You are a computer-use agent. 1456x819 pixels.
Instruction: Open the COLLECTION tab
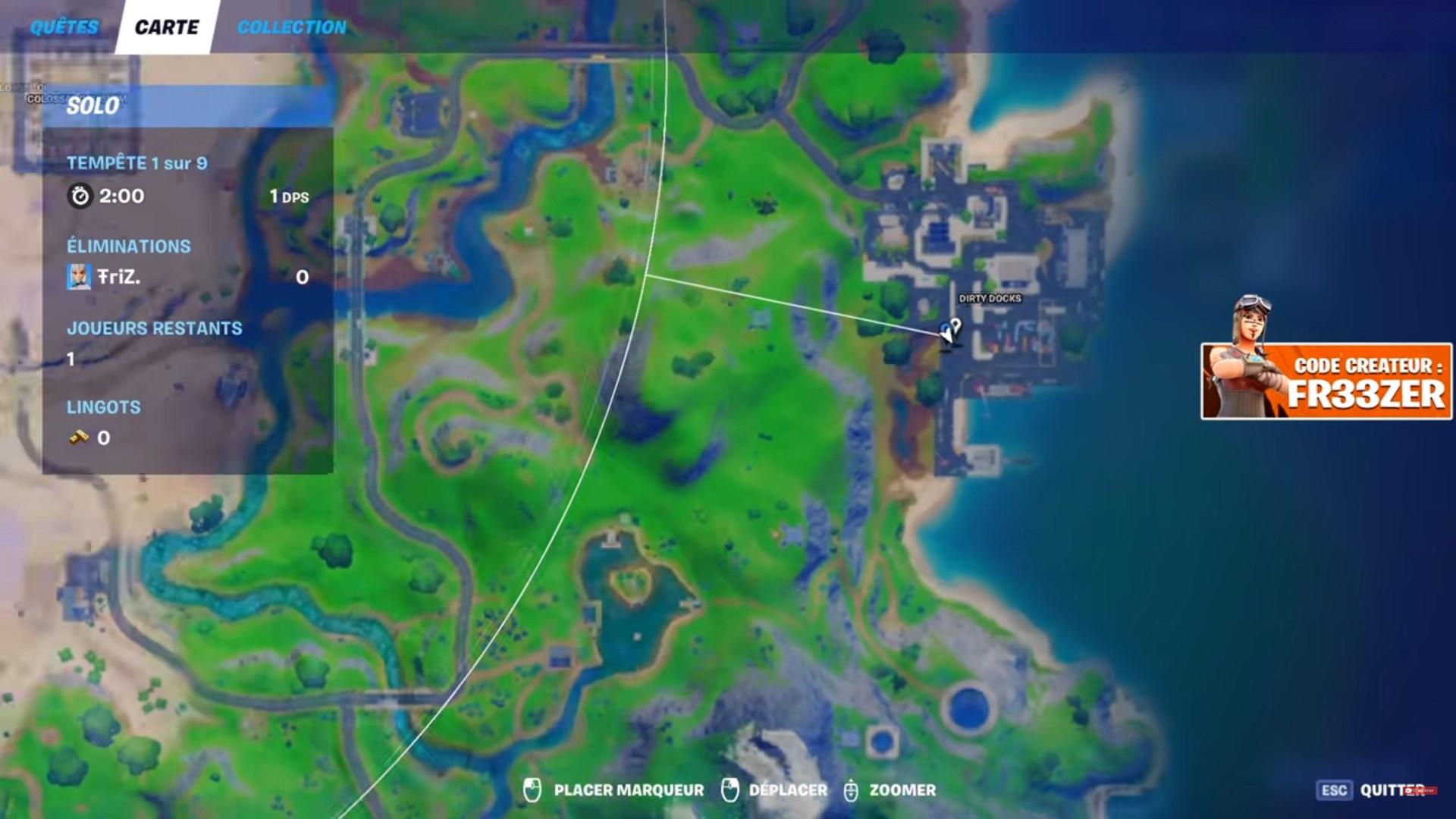coord(290,27)
